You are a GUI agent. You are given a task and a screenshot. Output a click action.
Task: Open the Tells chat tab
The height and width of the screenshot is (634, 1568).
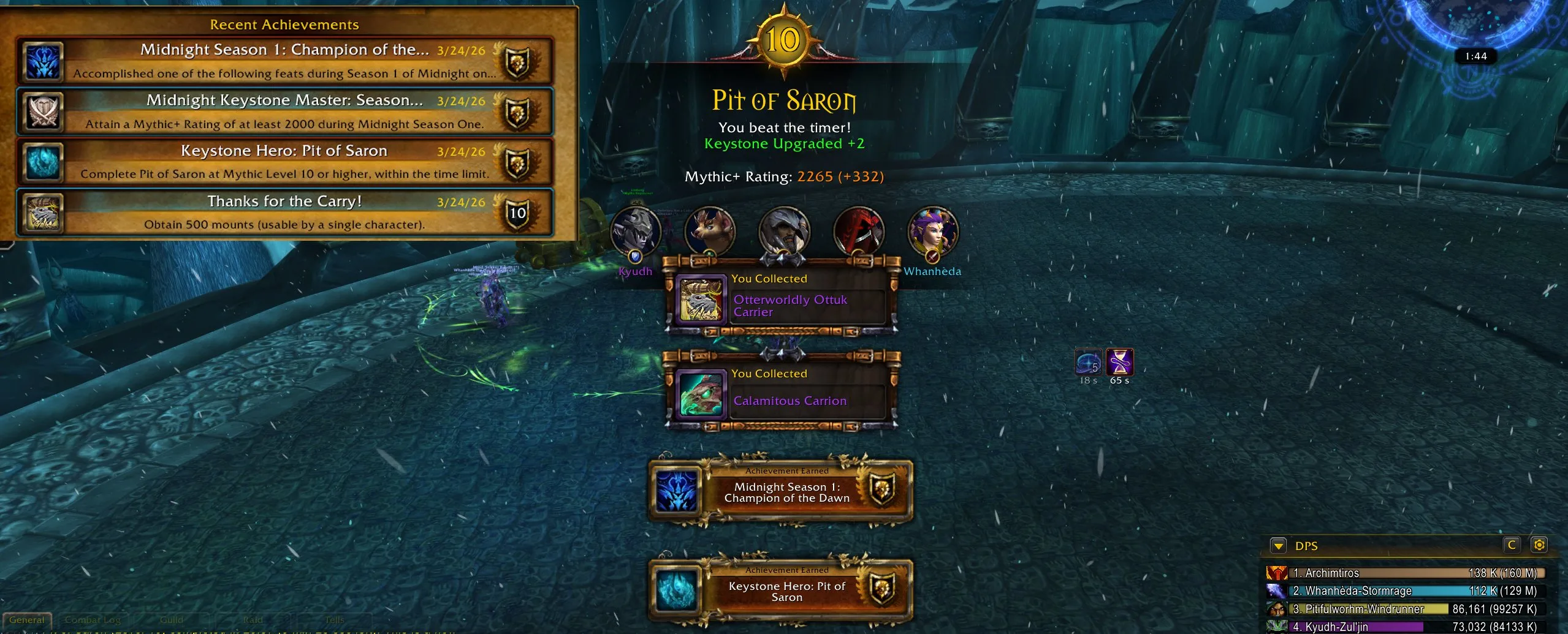pyautogui.click(x=335, y=620)
